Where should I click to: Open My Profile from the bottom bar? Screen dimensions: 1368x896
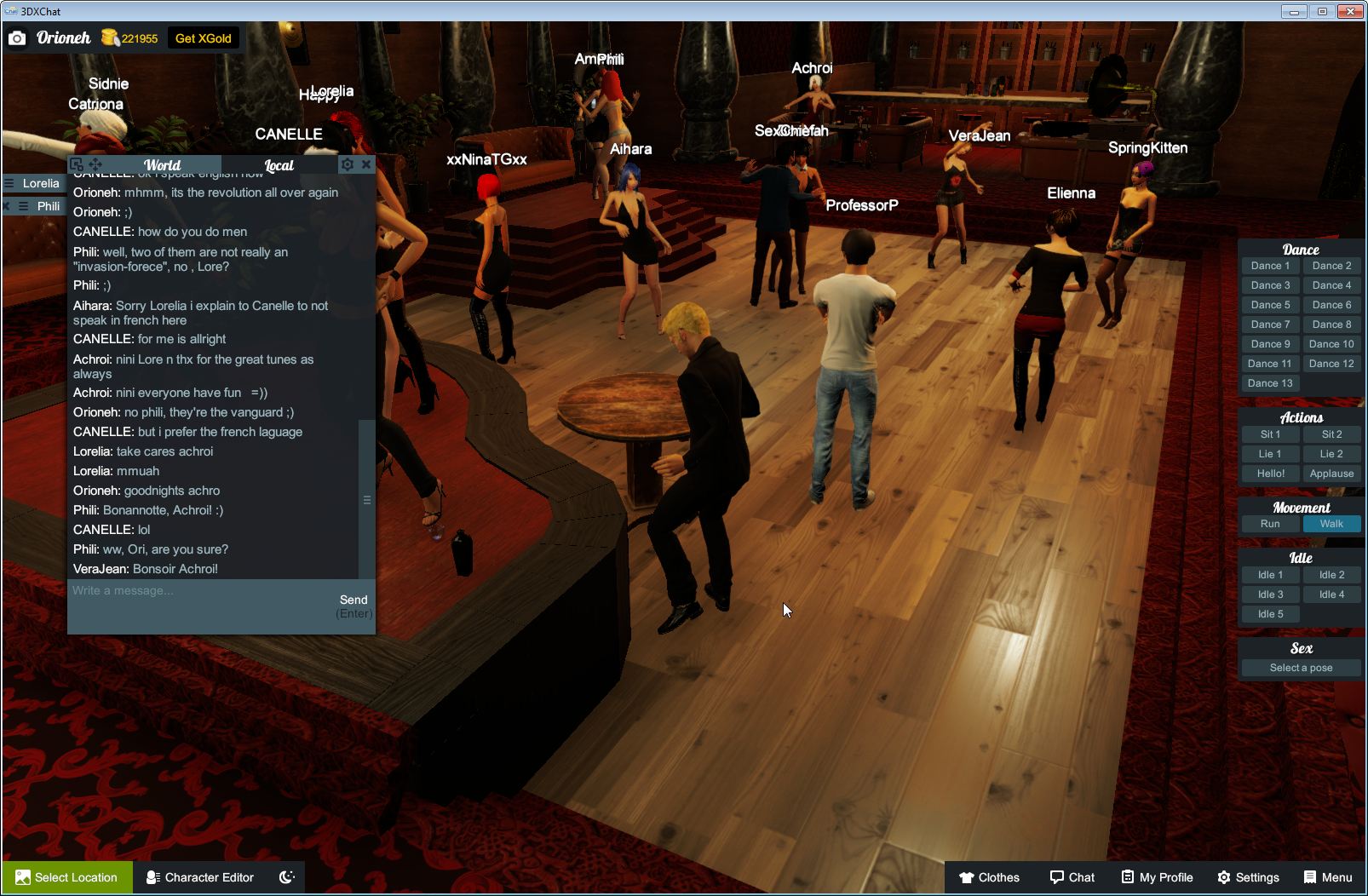click(x=1156, y=877)
